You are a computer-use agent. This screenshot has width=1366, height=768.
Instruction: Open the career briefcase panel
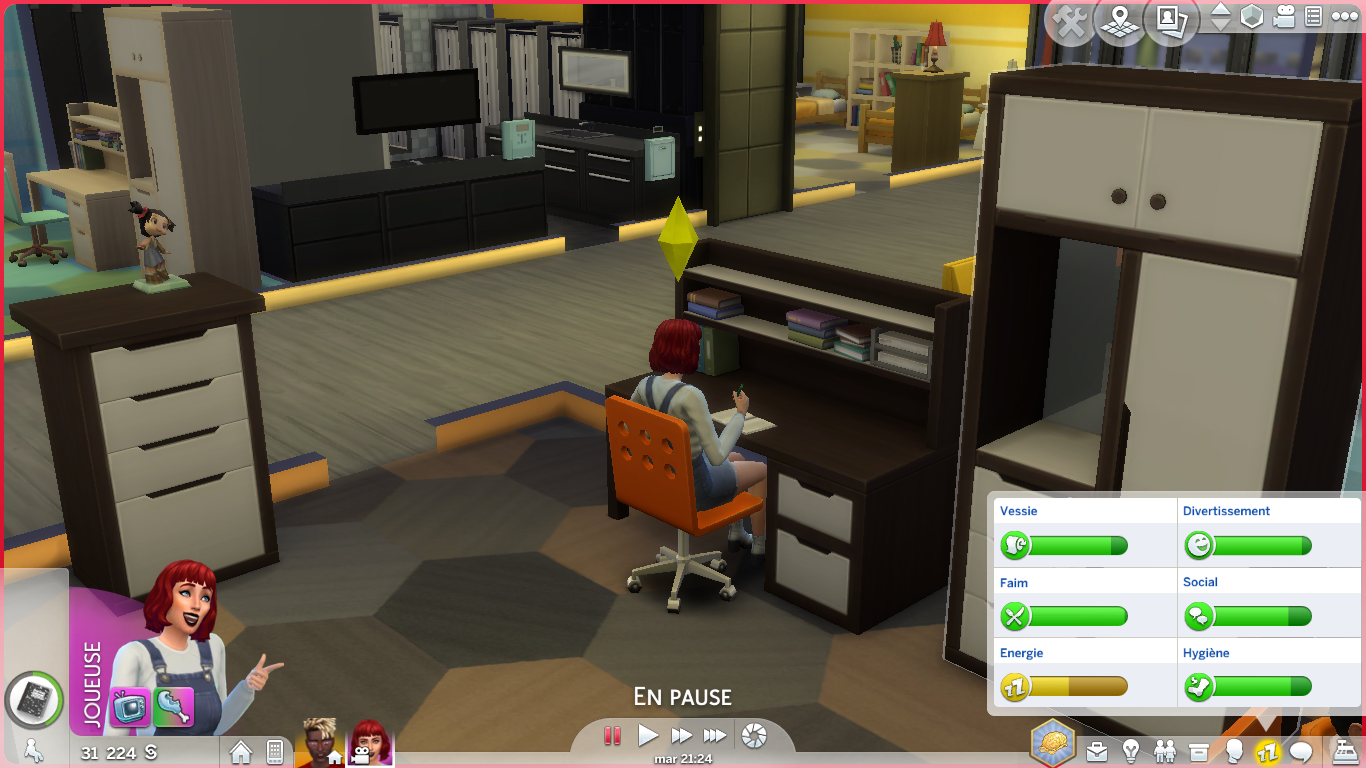tap(1097, 751)
